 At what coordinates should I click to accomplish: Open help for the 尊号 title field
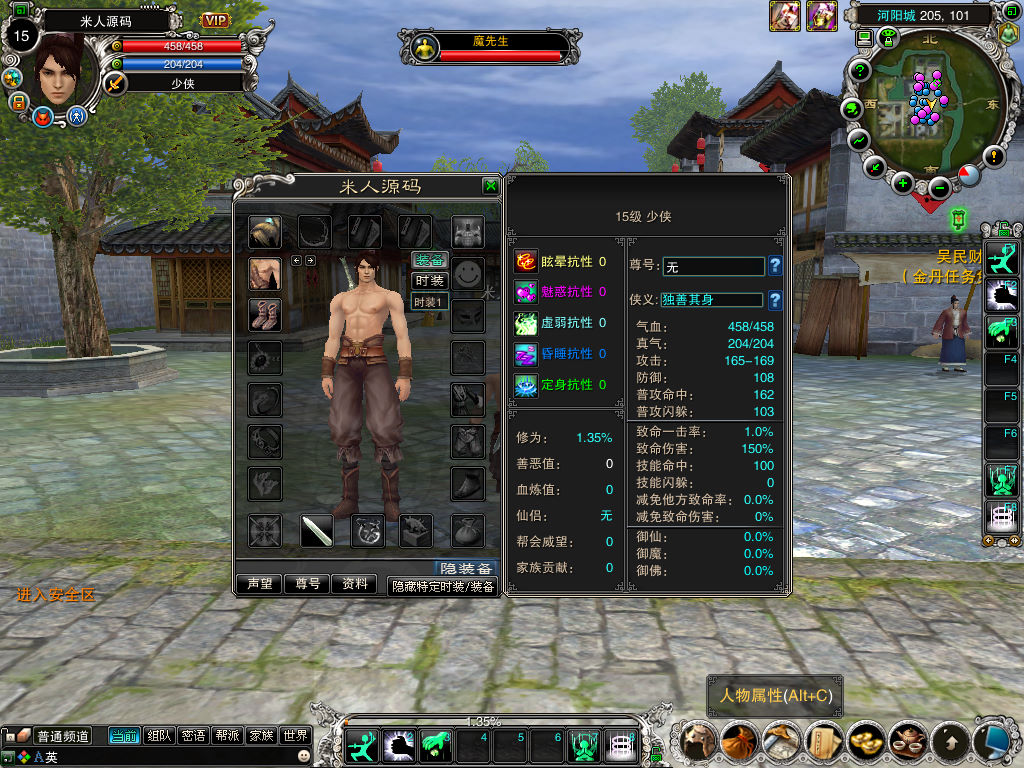click(775, 266)
